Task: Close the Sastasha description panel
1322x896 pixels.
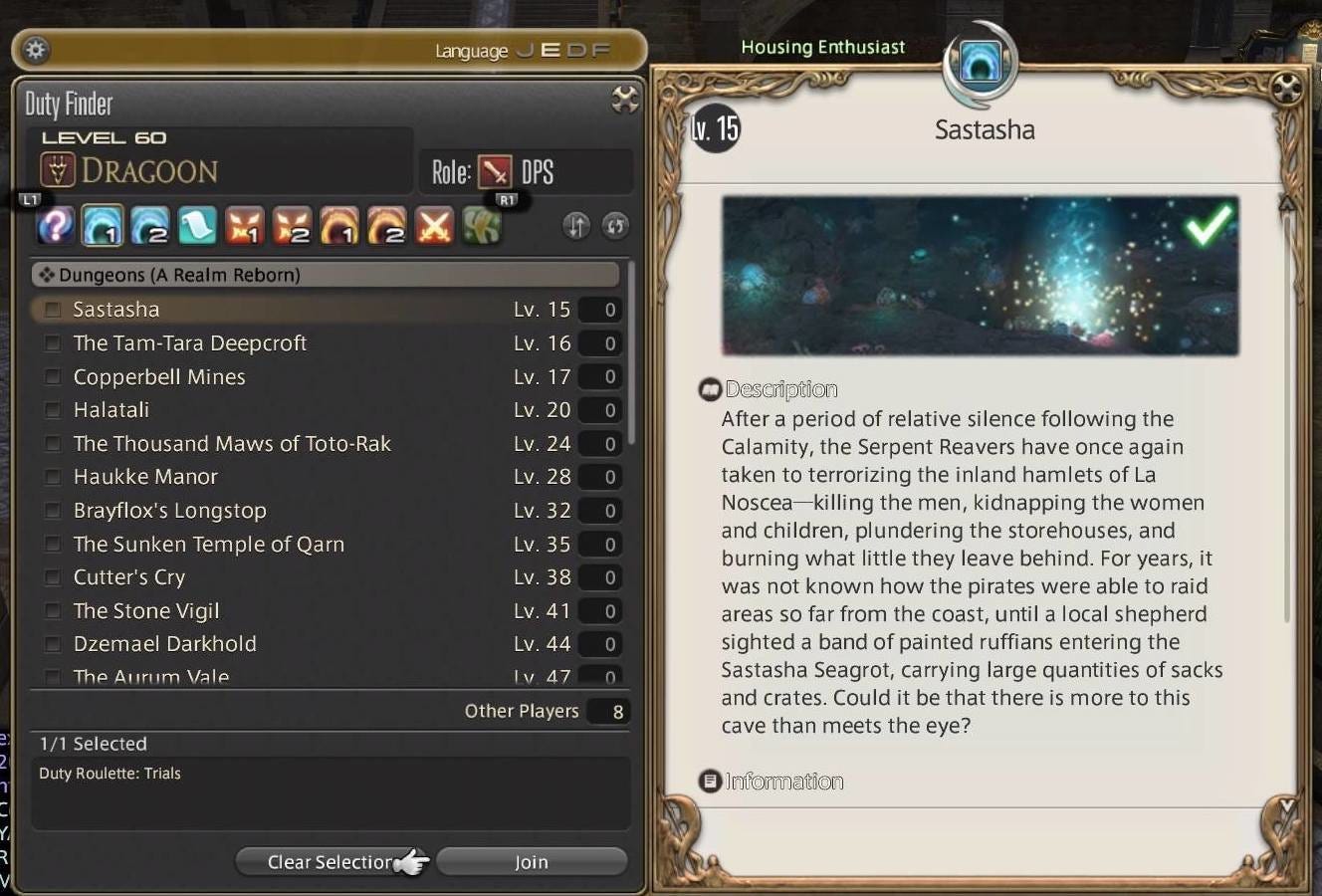Action: coord(1287,90)
